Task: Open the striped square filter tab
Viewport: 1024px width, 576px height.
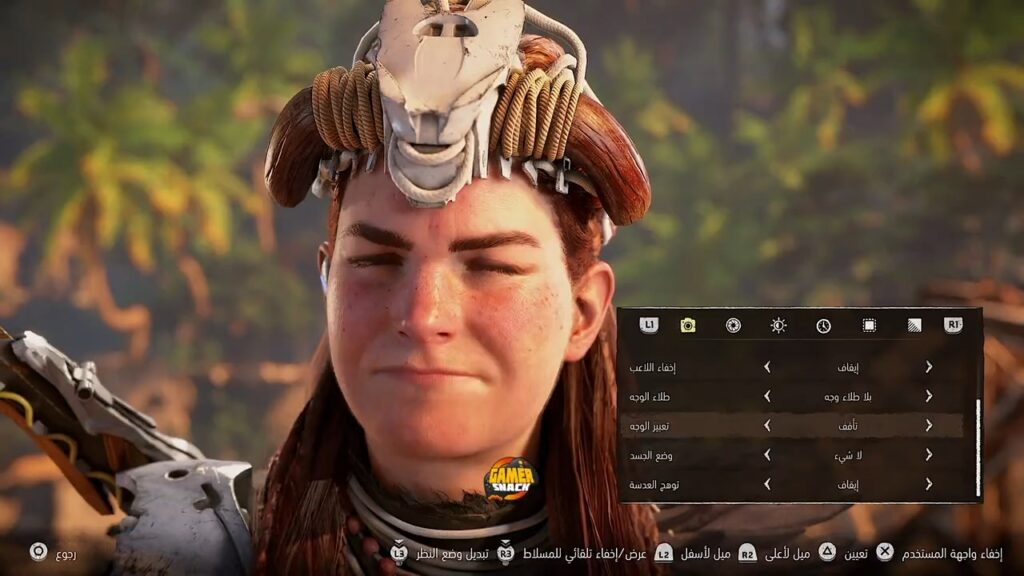Action: (x=914, y=325)
